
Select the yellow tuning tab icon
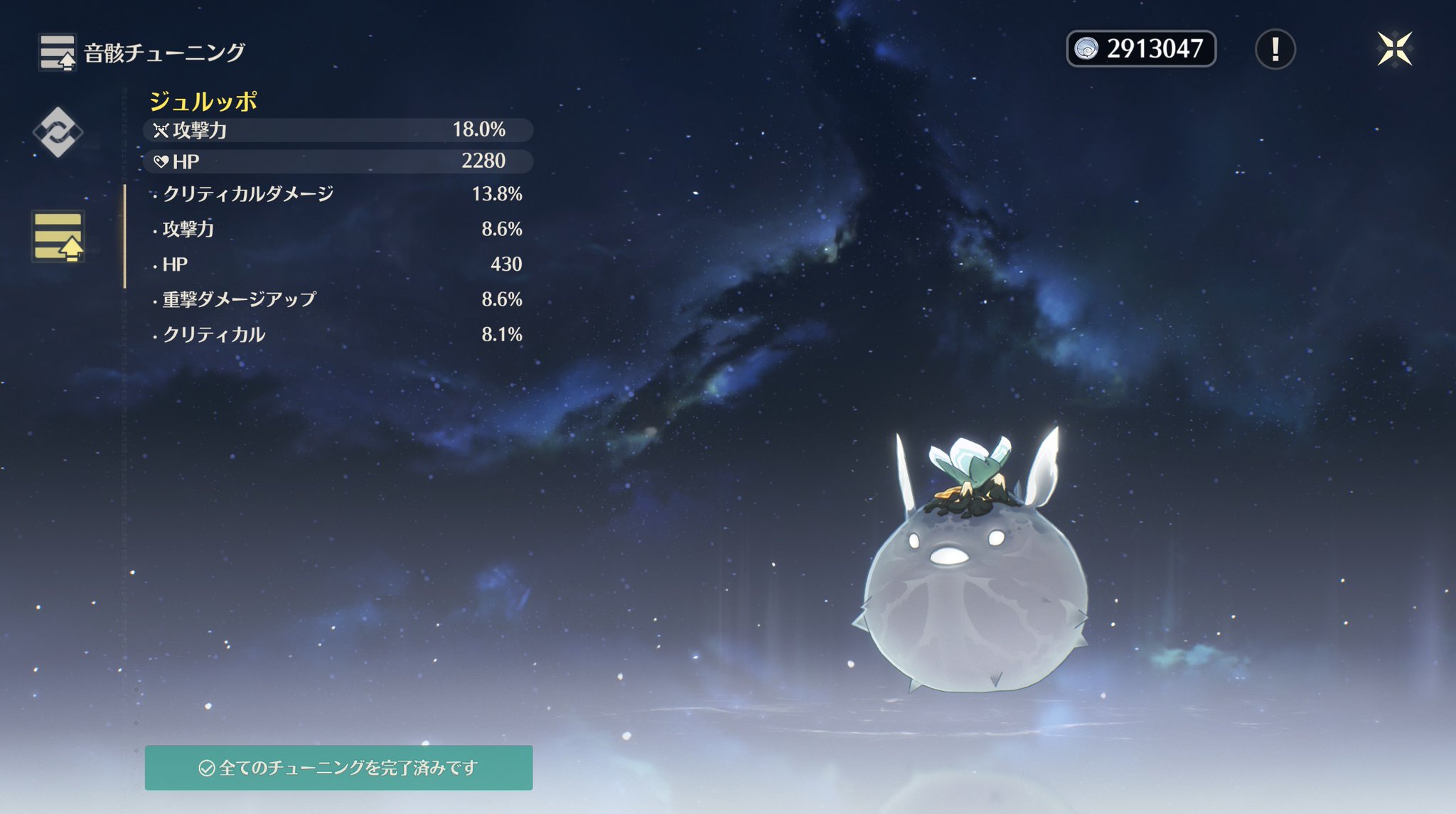58,236
